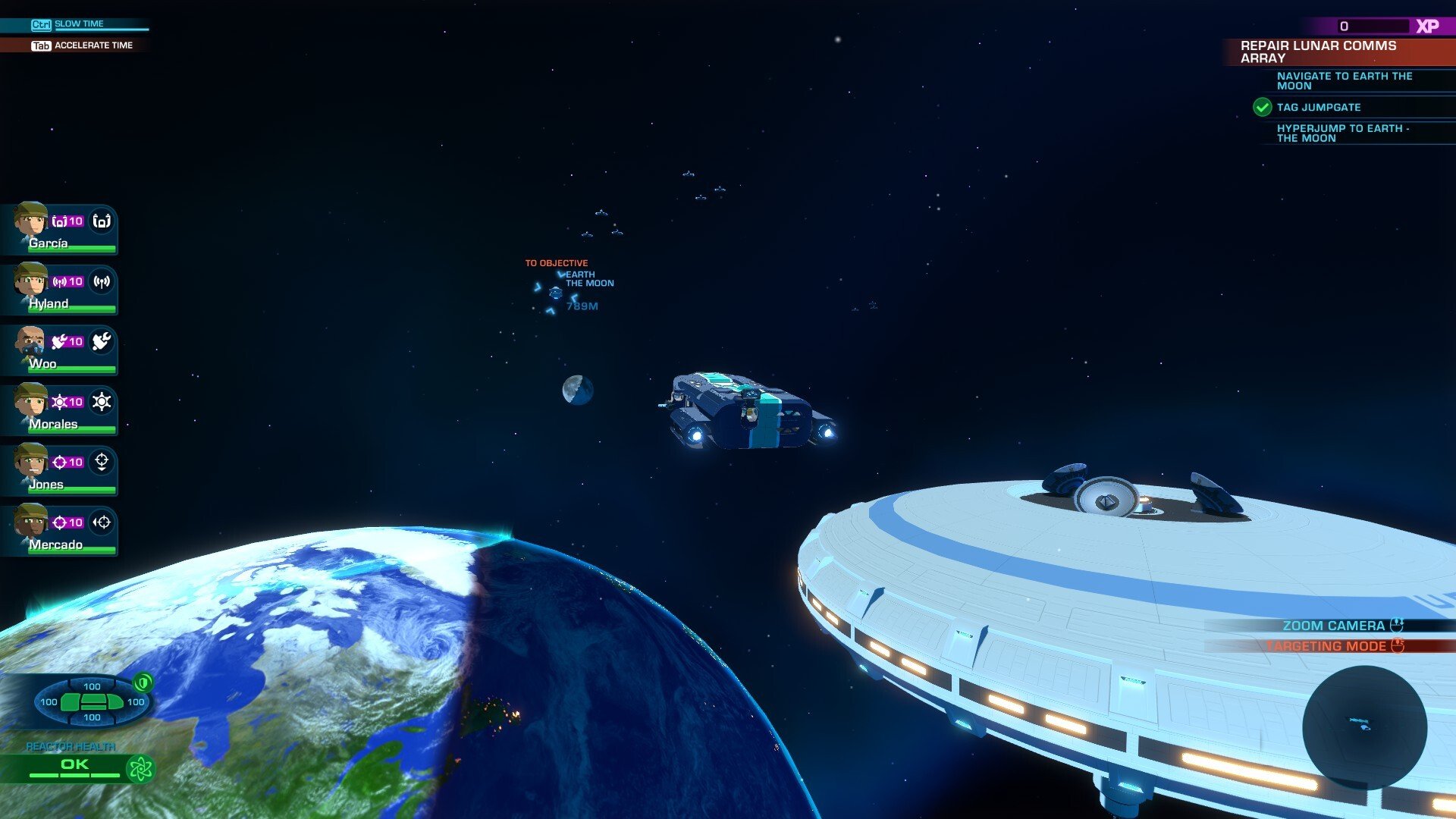
Task: Open the Tag Jumpgate objective entry
Action: click(1319, 107)
